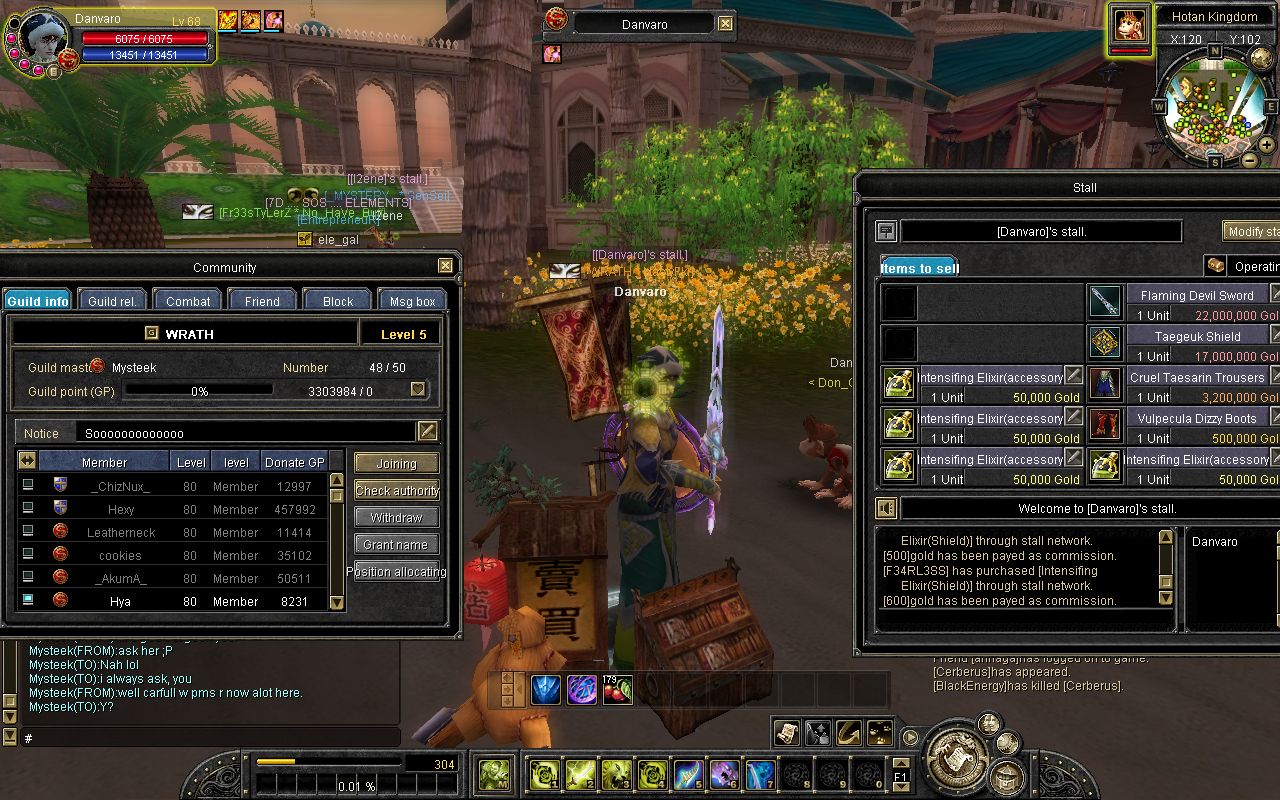1280x800 pixels.
Task: Click the Modify stall button
Action: tap(1252, 232)
